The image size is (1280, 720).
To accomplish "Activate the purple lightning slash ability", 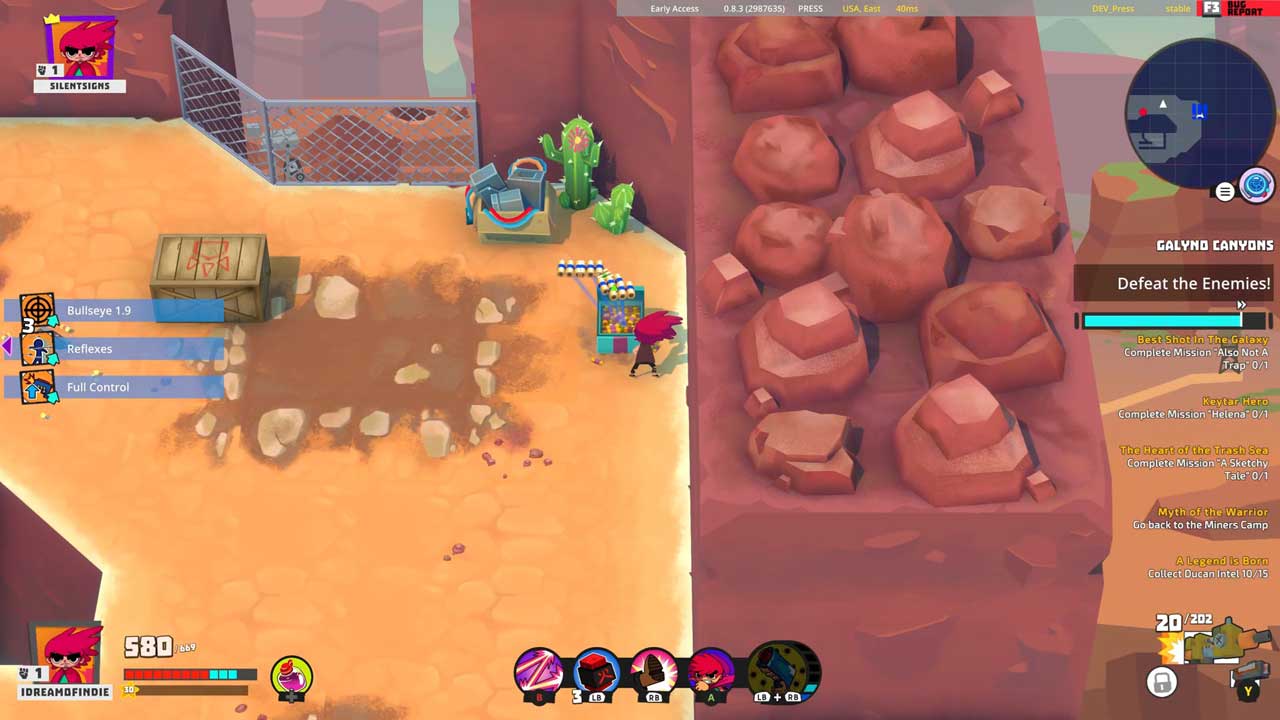I will 538,671.
